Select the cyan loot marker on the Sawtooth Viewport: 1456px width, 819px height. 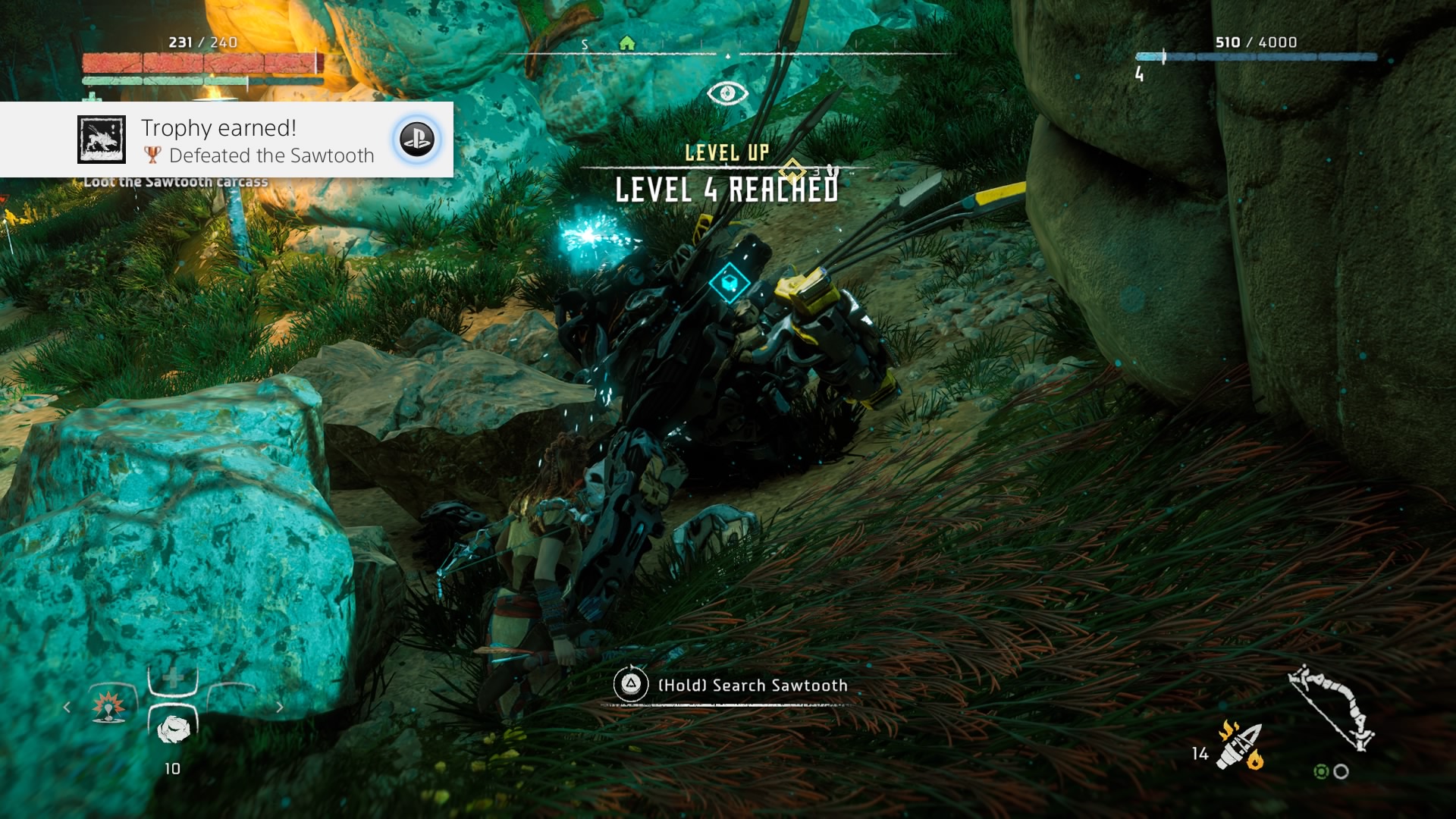click(x=730, y=282)
